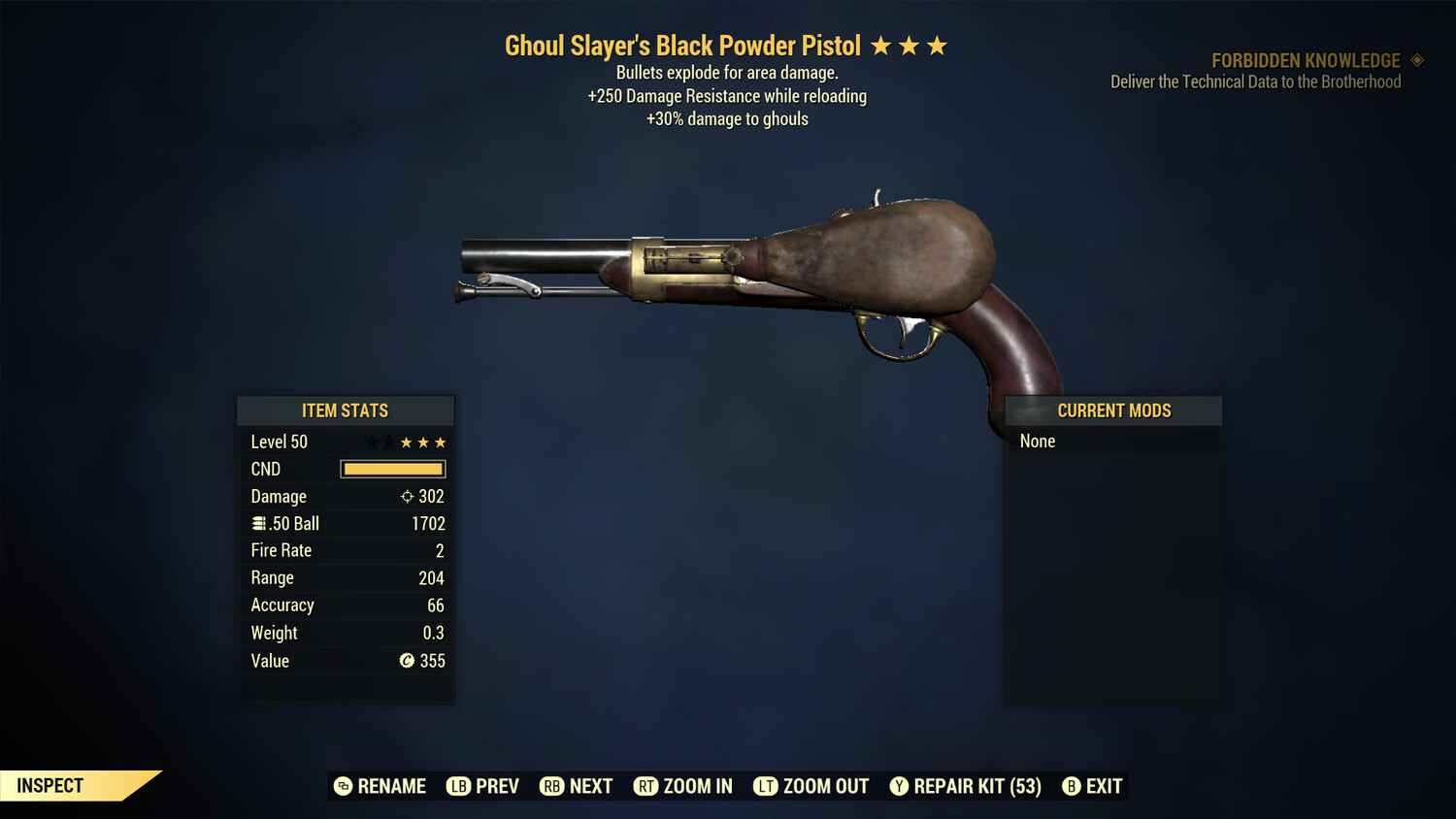Click the star rating on the Level 50 row

coord(405,442)
